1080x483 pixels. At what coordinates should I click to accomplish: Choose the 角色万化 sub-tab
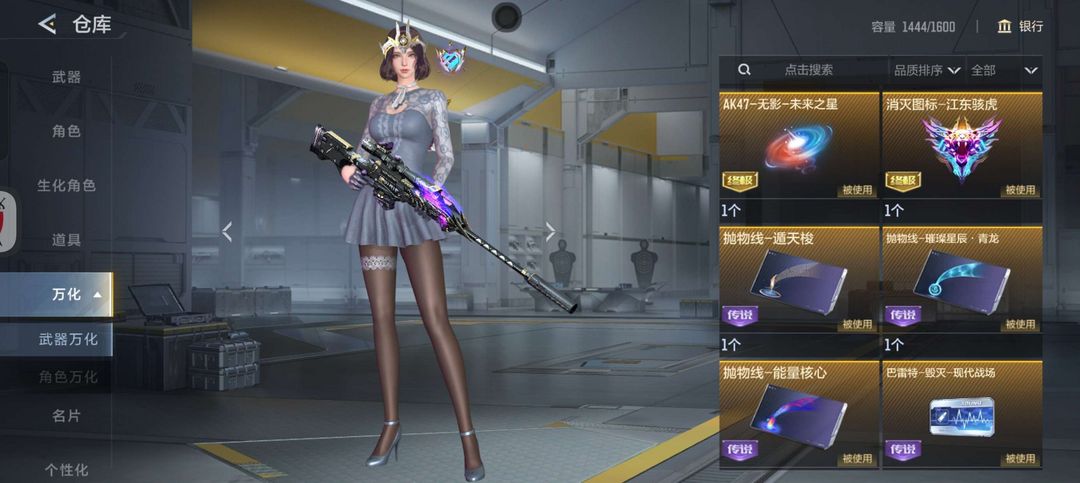point(68,377)
